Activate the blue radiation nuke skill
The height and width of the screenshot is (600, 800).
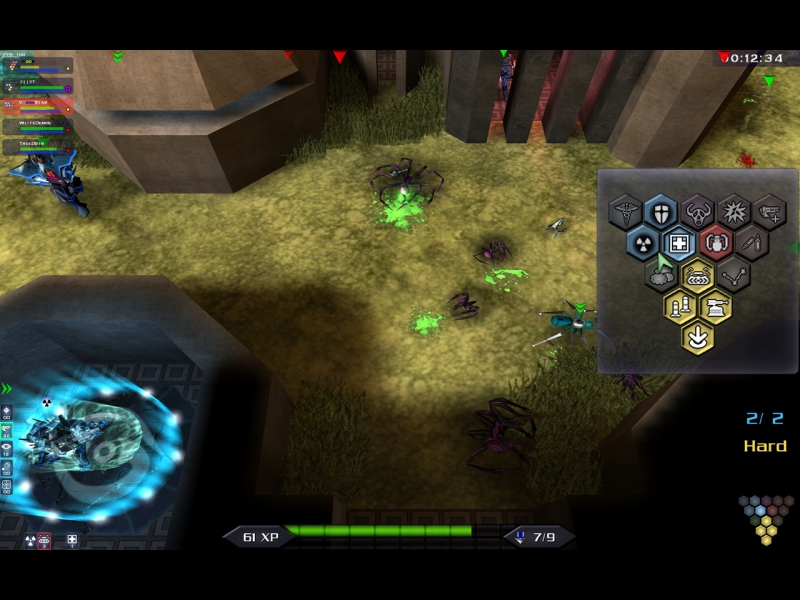click(642, 243)
